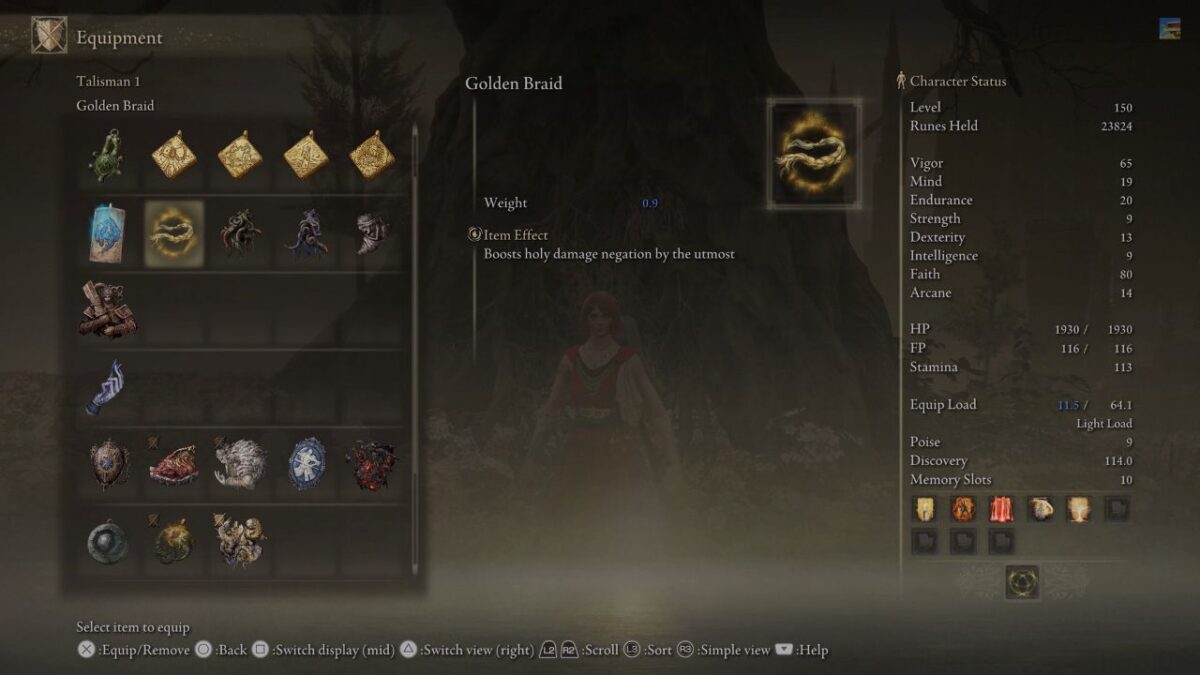Pick the pale clustered figures talisman
Viewport: 1200px width, 675px height.
point(240,541)
